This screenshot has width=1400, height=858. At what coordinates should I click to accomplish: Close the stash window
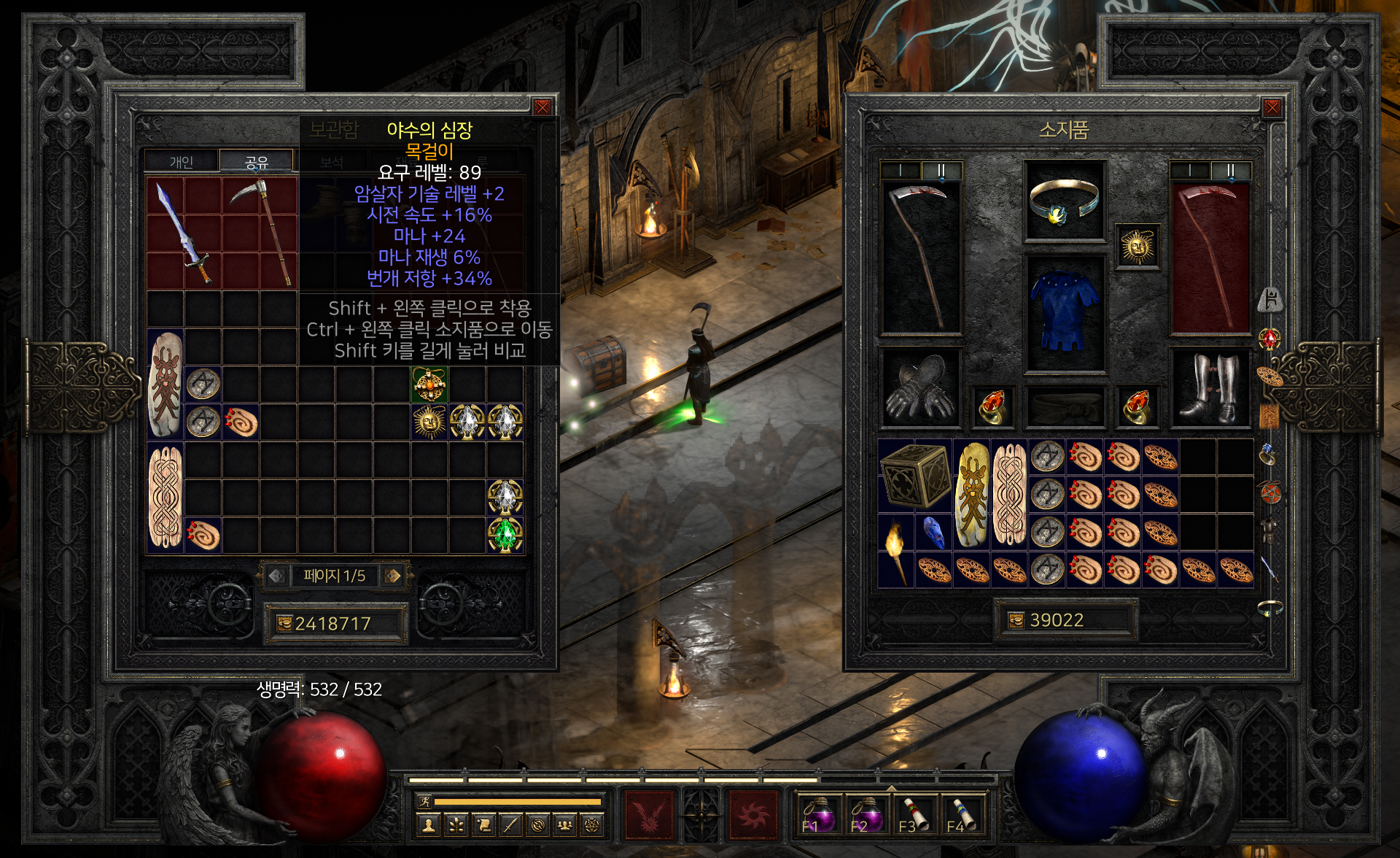pos(542,108)
